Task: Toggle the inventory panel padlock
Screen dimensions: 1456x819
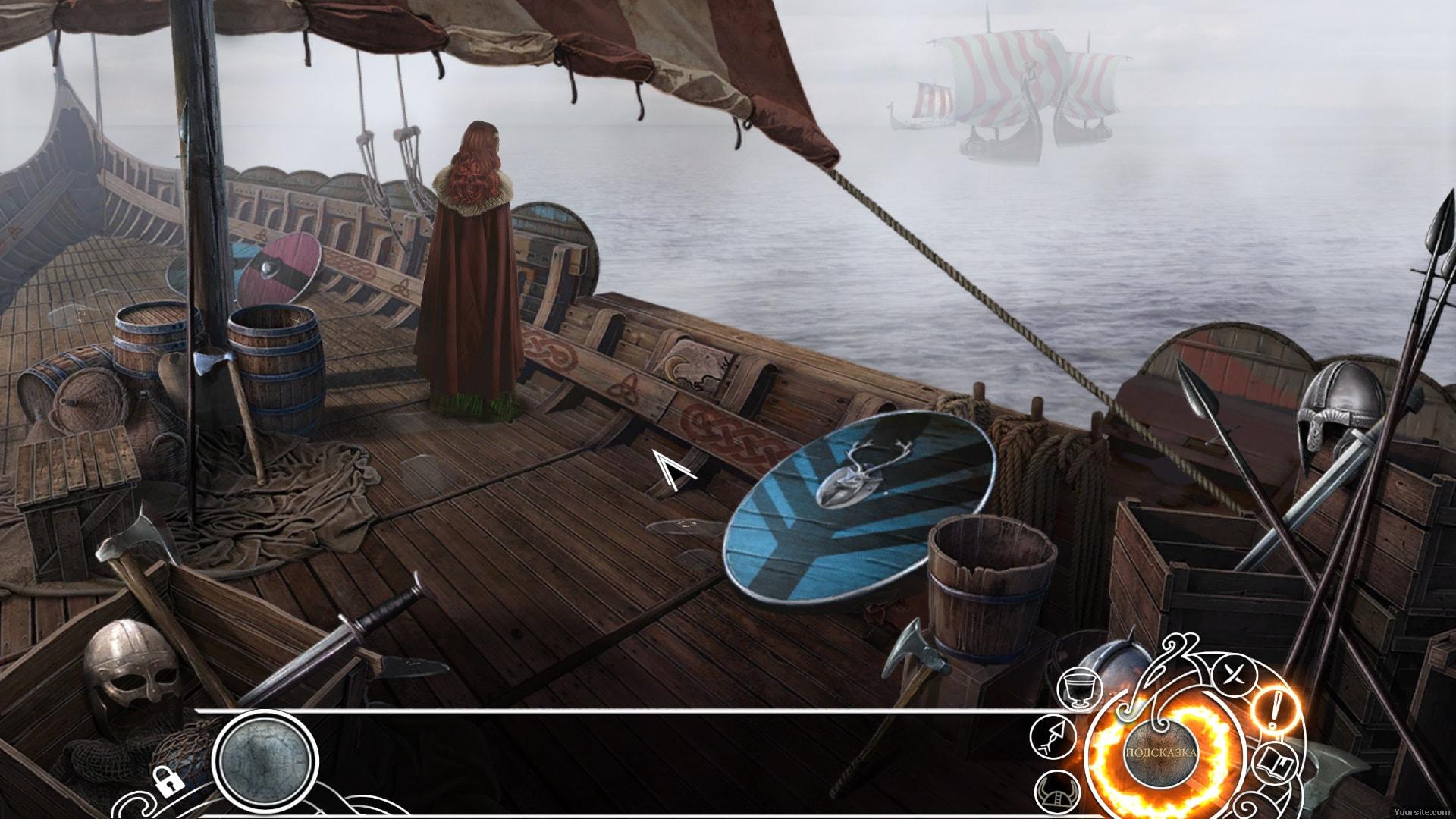Action: coord(166,780)
